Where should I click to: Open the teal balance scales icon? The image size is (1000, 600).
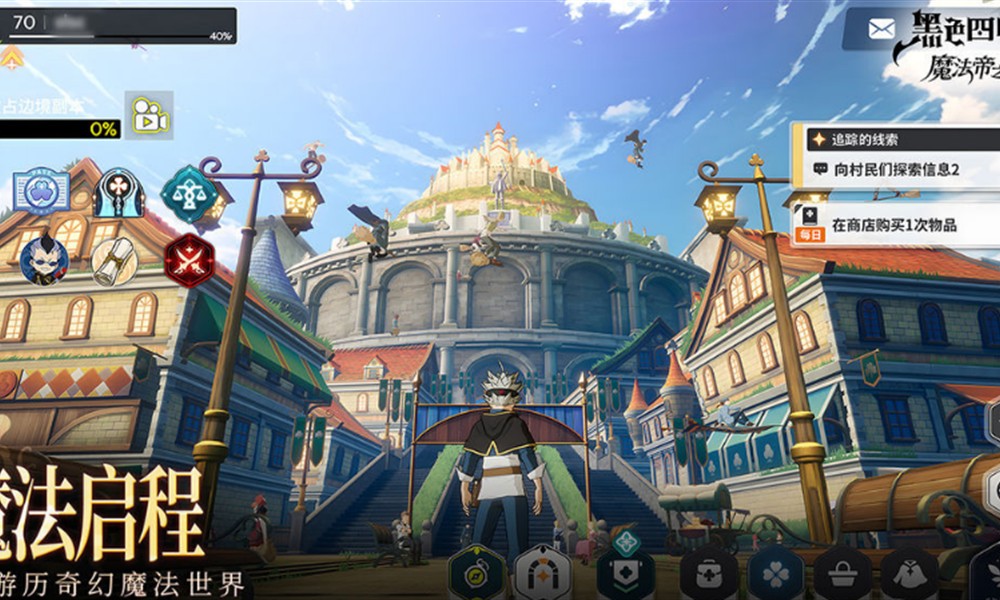[x=189, y=194]
